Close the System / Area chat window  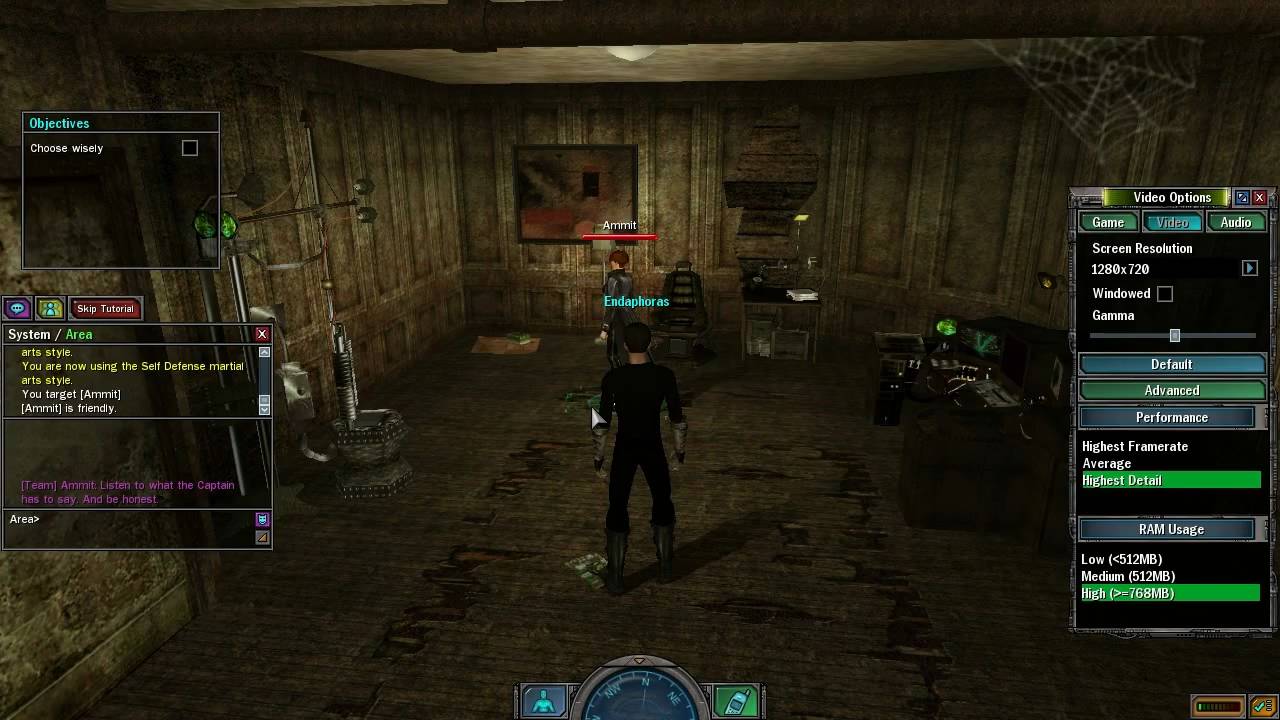click(262, 334)
